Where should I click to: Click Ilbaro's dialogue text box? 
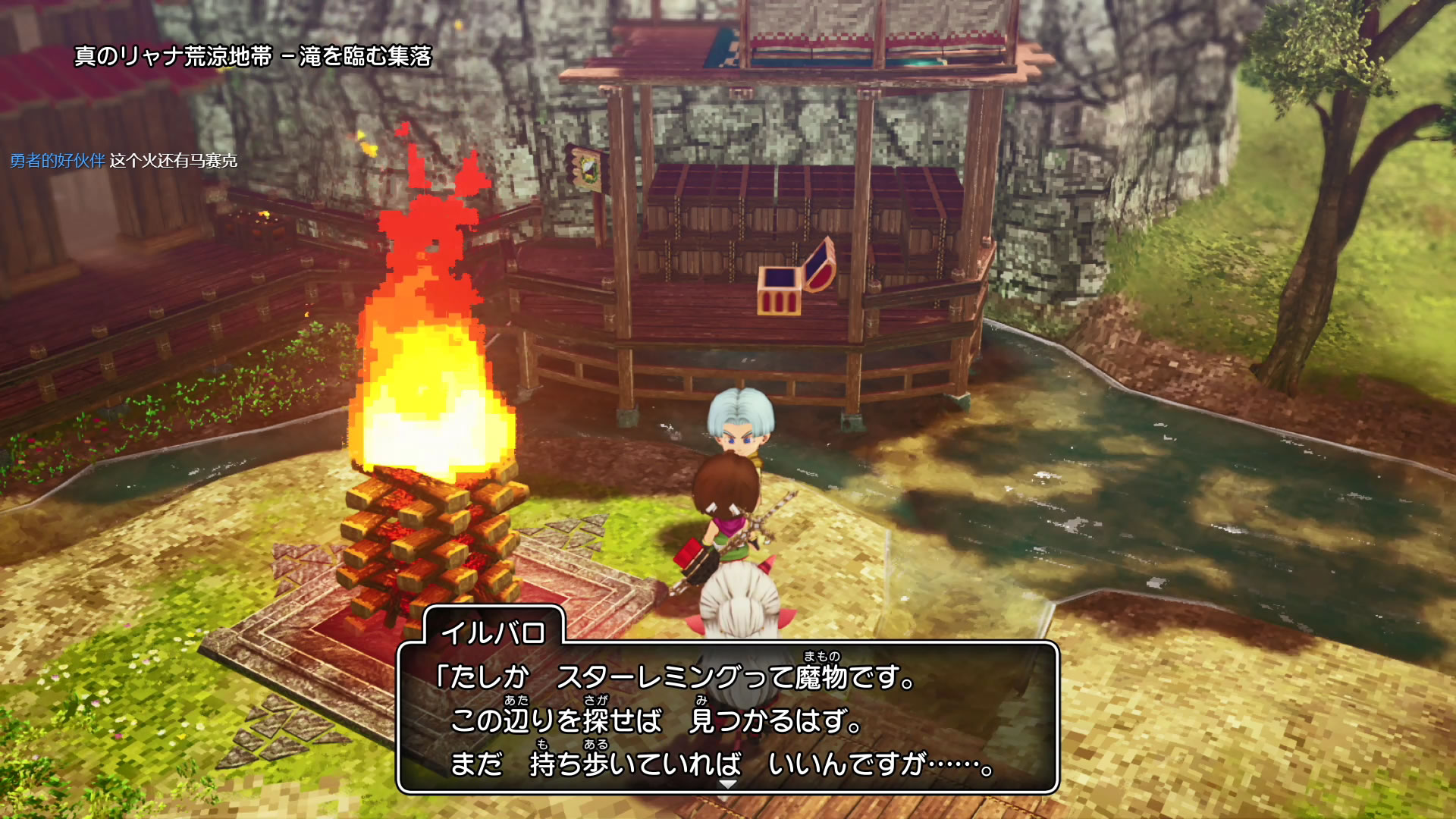click(726, 717)
